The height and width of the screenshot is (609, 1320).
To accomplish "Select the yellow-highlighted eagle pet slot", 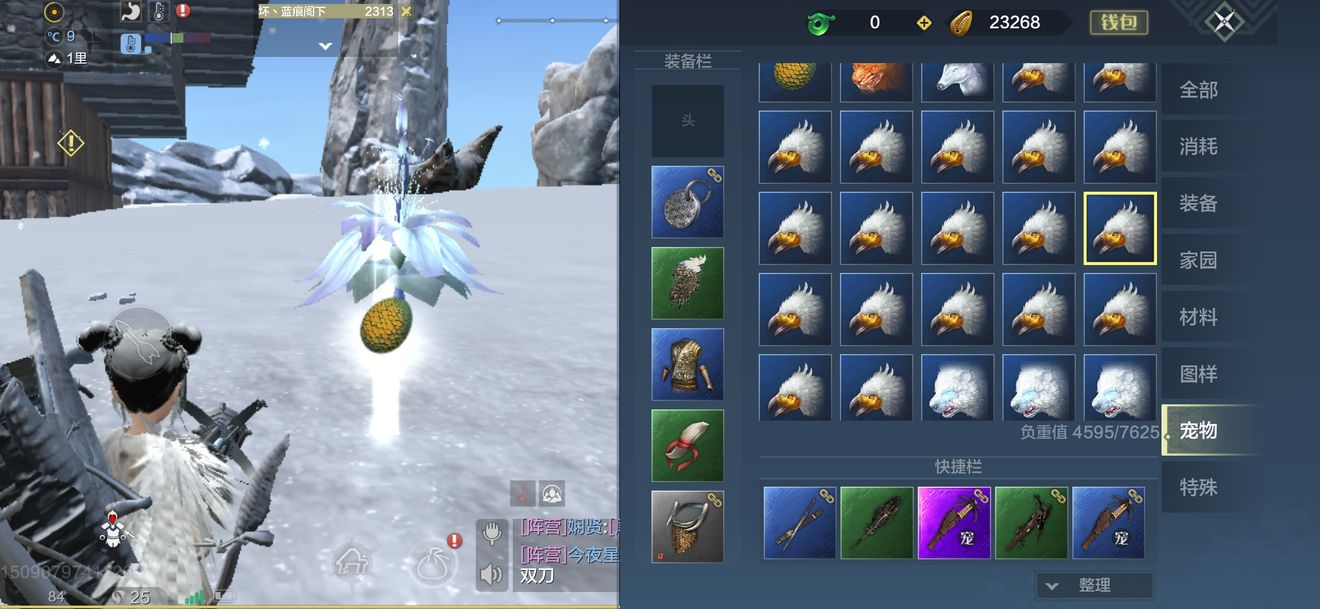I will click(1120, 228).
